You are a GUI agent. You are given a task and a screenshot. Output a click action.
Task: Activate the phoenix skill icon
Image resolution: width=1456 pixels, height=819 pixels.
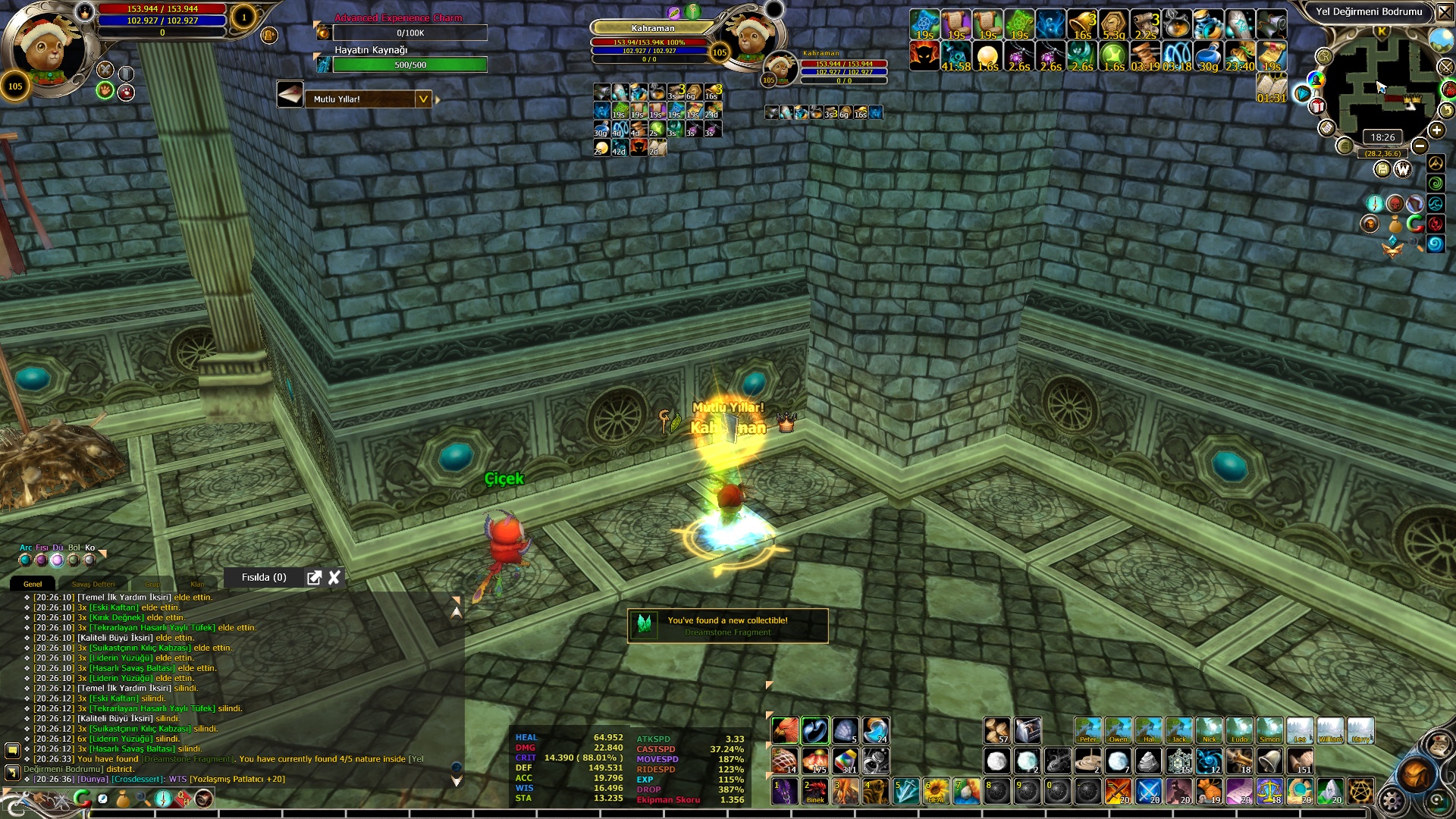785,730
